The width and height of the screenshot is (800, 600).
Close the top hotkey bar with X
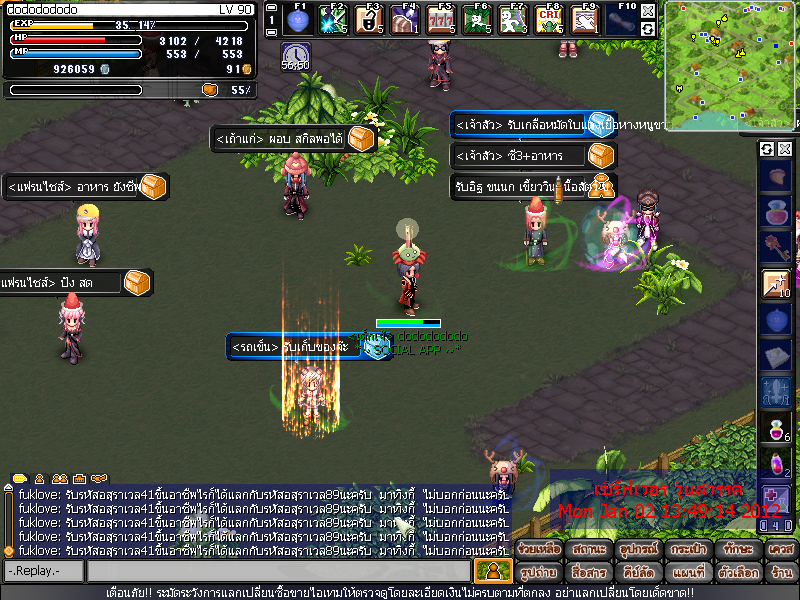pos(648,11)
